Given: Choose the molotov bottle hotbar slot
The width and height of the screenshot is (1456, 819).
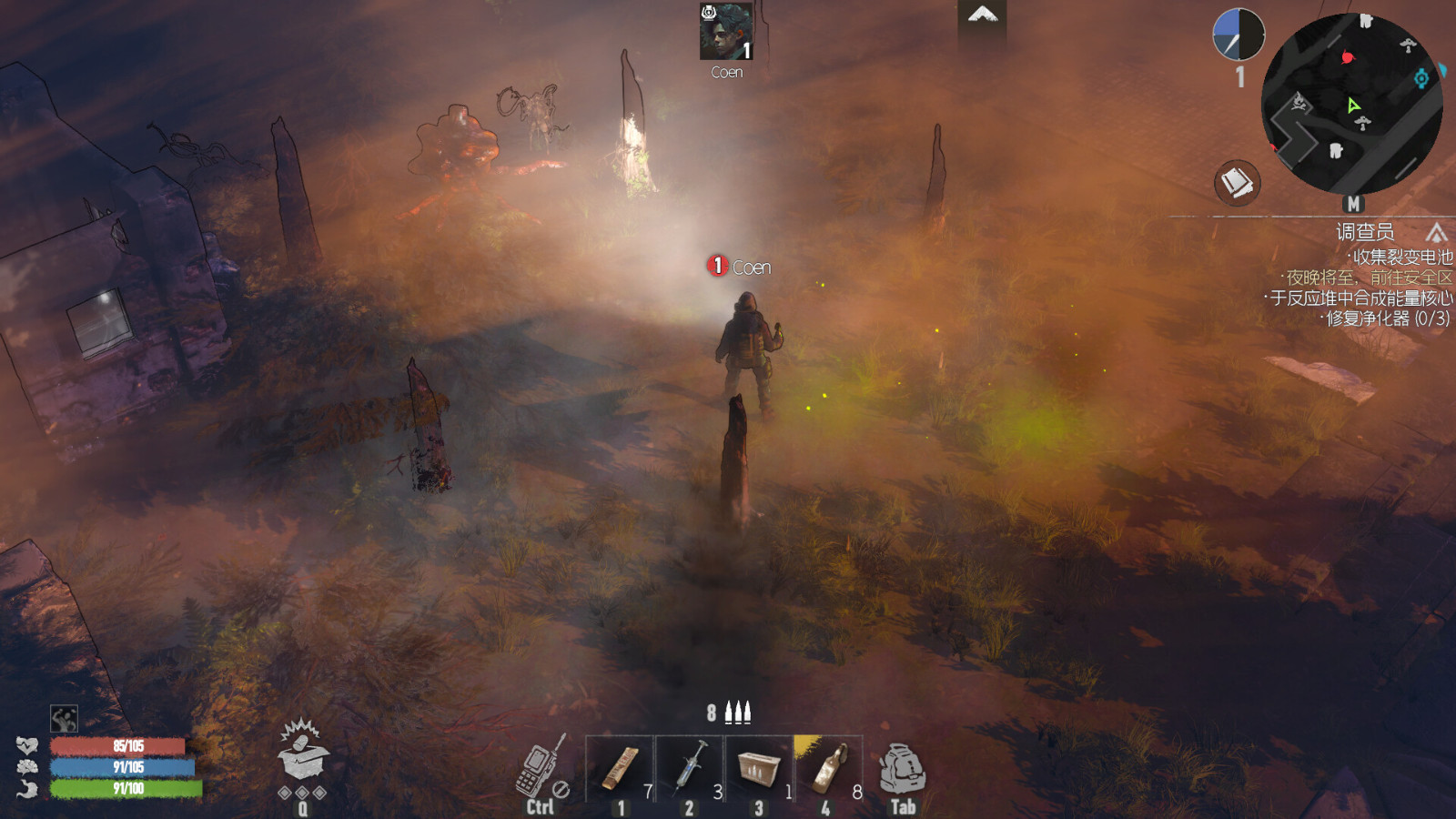Looking at the screenshot, I should (828, 769).
